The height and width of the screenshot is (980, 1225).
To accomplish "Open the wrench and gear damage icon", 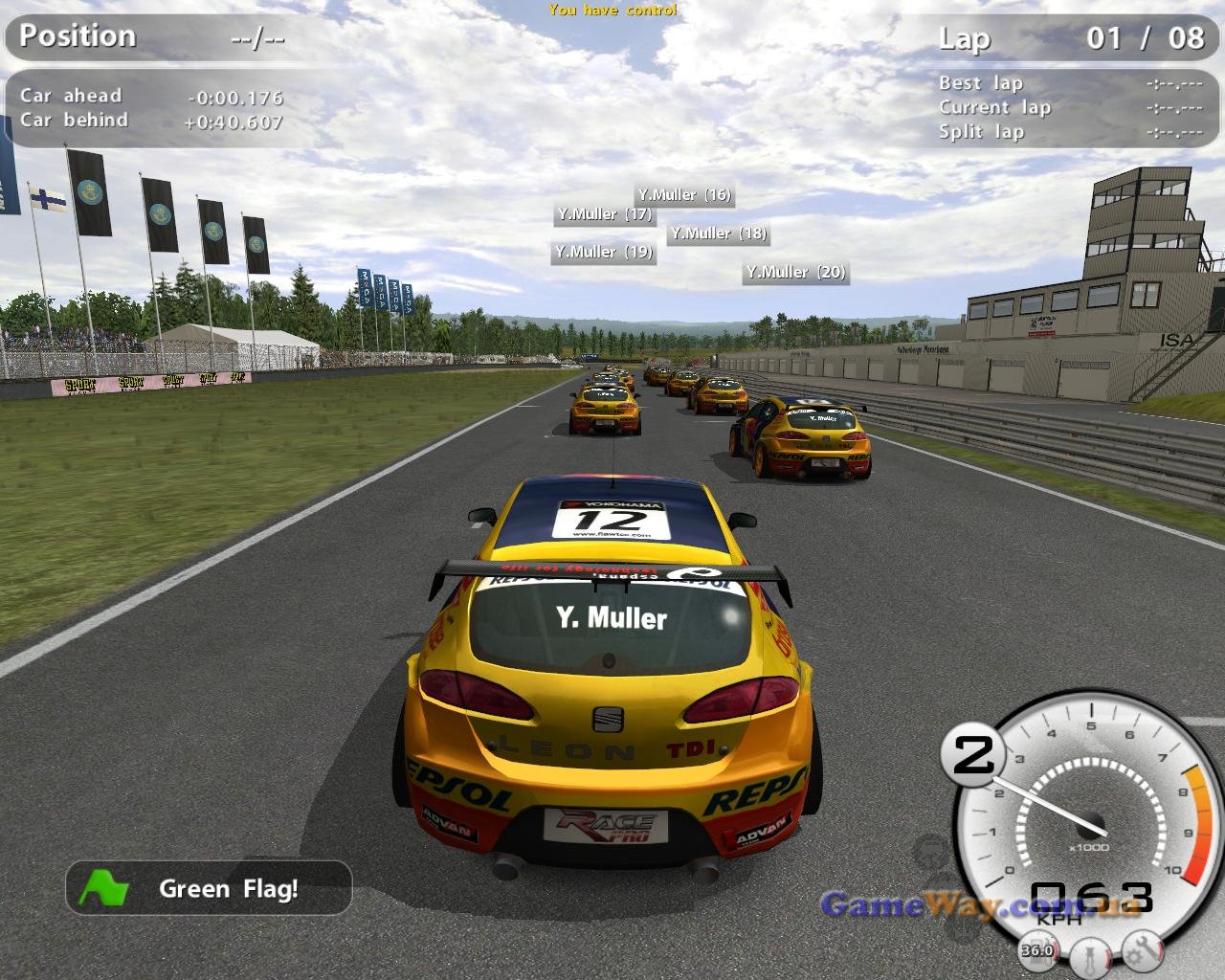I will coord(1142,950).
